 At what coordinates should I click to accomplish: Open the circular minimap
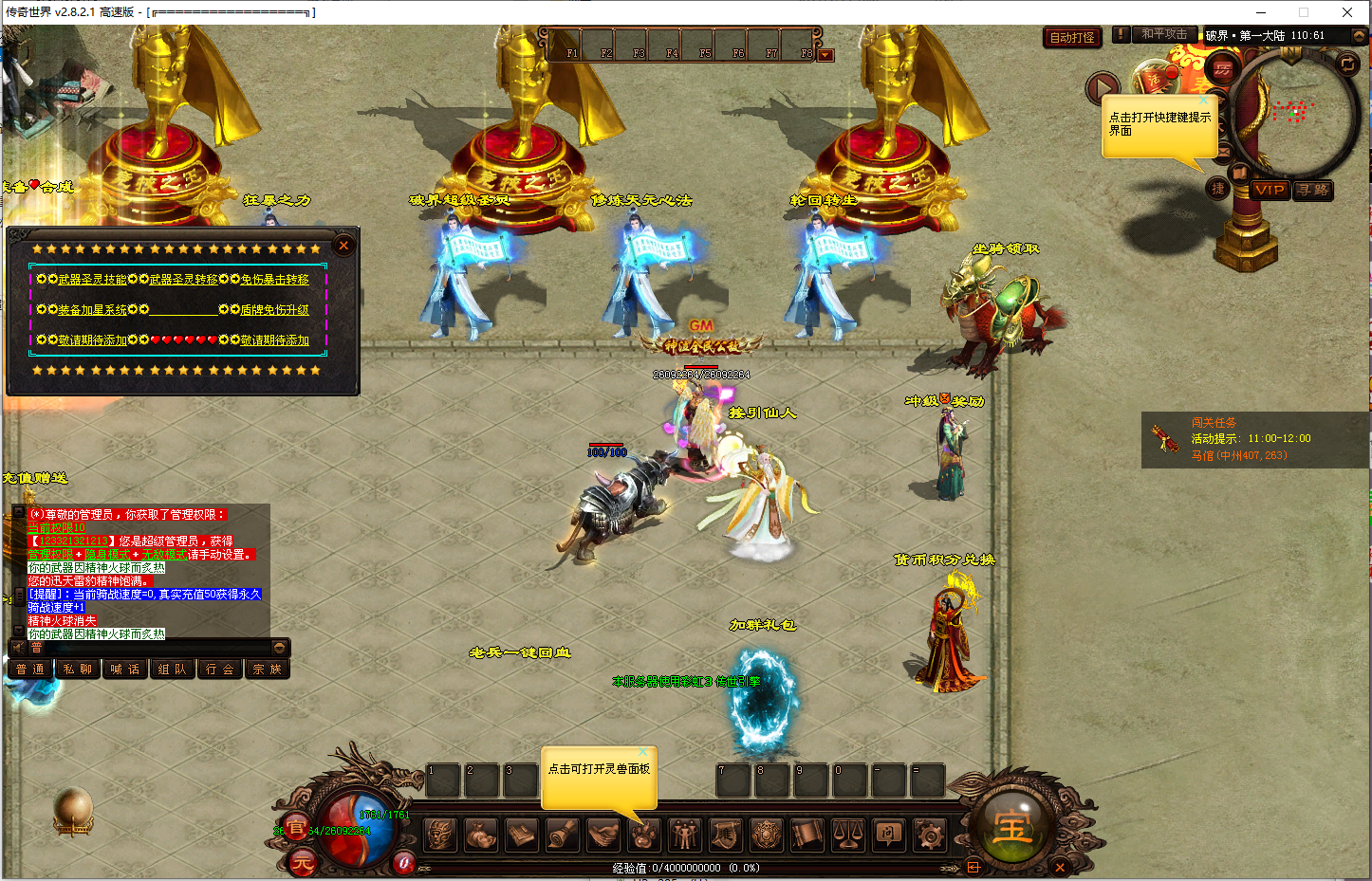(x=1294, y=114)
